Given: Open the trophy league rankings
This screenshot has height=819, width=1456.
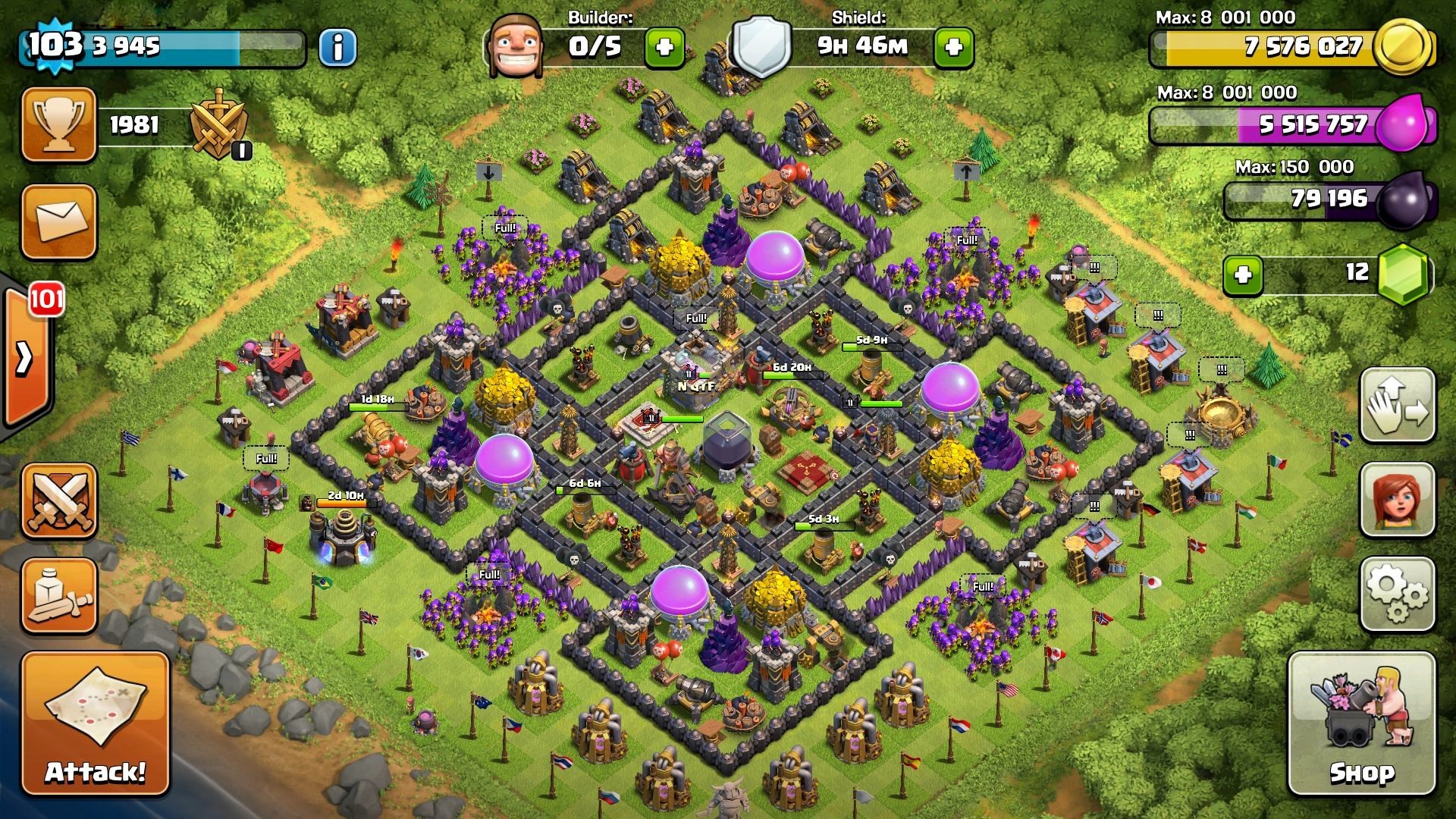Looking at the screenshot, I should click(x=59, y=125).
